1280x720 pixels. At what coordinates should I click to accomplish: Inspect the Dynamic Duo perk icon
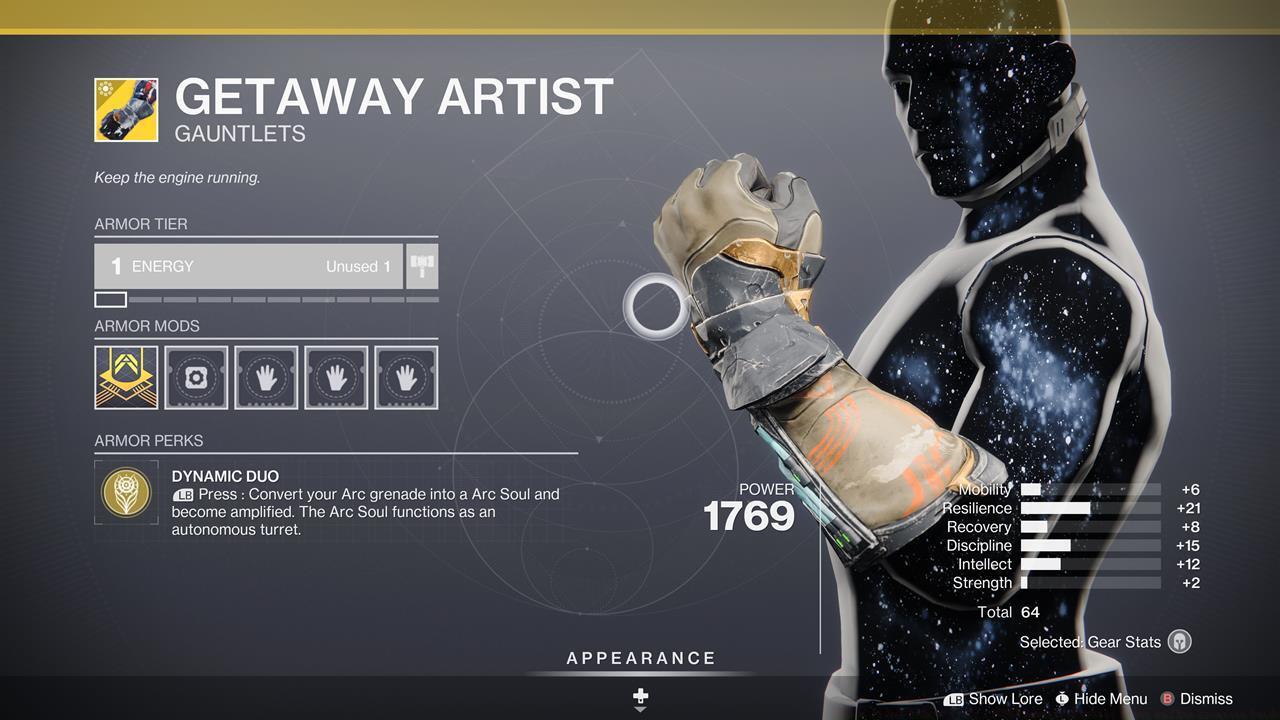click(126, 493)
